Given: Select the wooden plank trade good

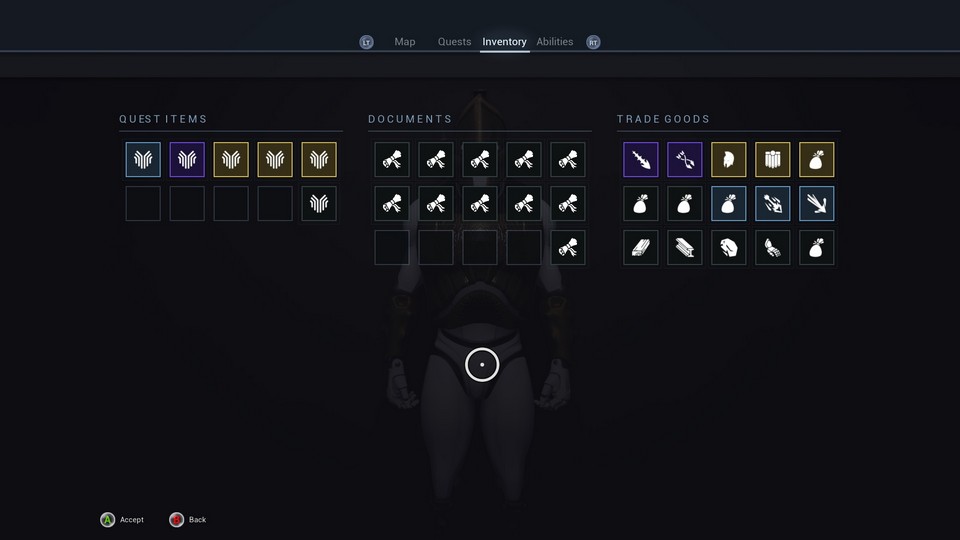Looking at the screenshot, I should pyautogui.click(x=641, y=248).
